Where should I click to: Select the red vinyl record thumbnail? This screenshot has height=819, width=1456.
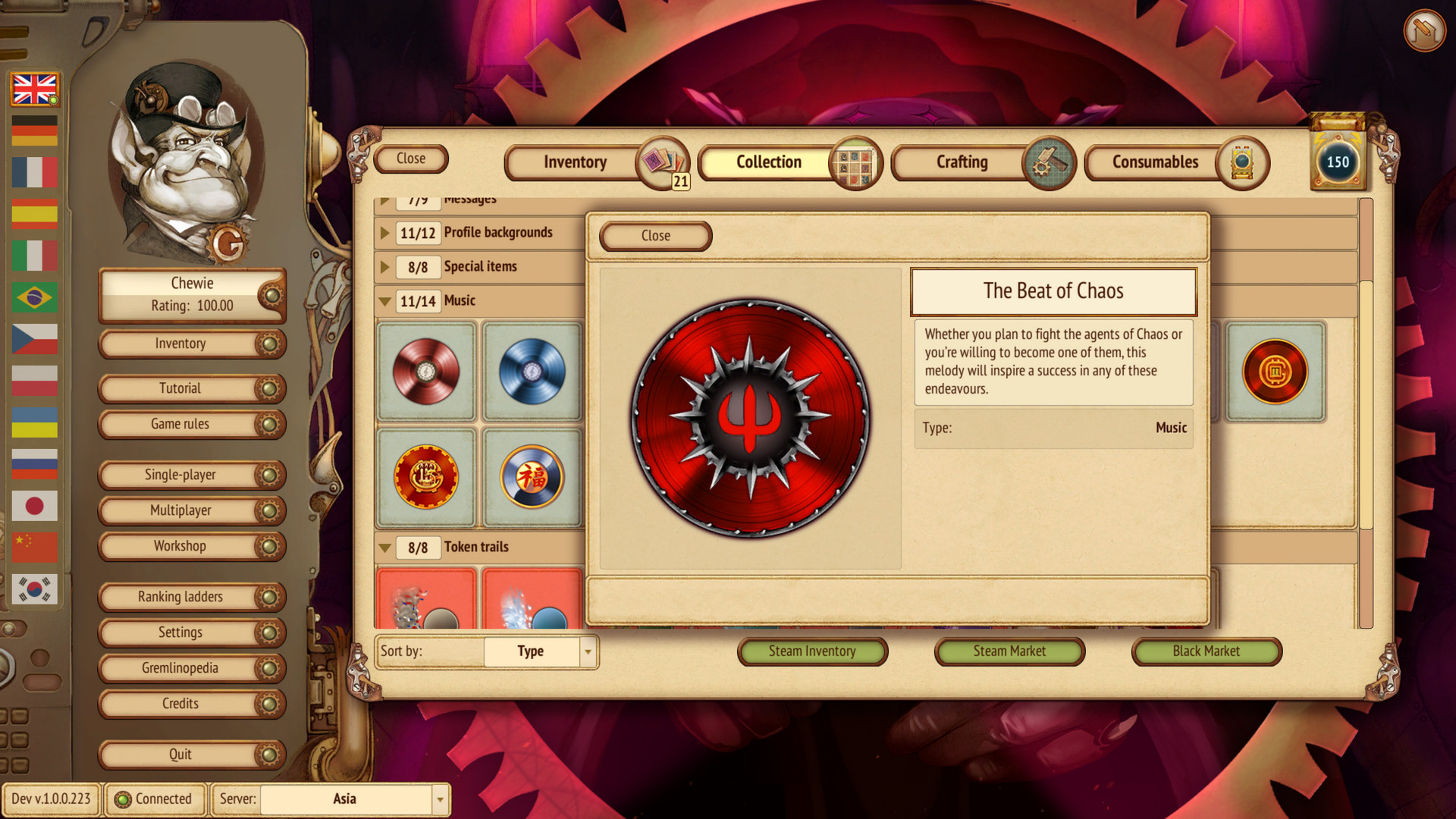coord(425,371)
